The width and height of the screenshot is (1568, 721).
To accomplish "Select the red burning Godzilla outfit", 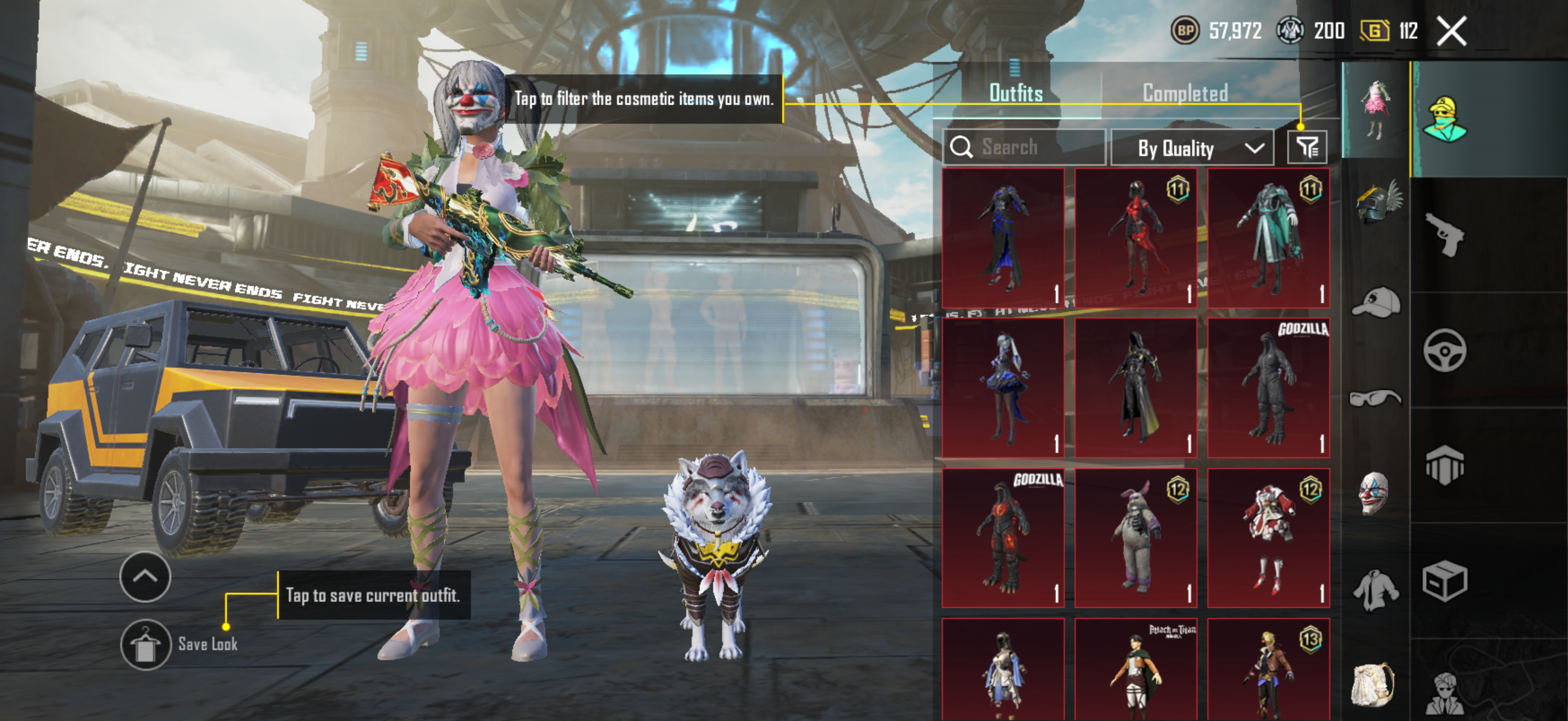I will [1002, 537].
